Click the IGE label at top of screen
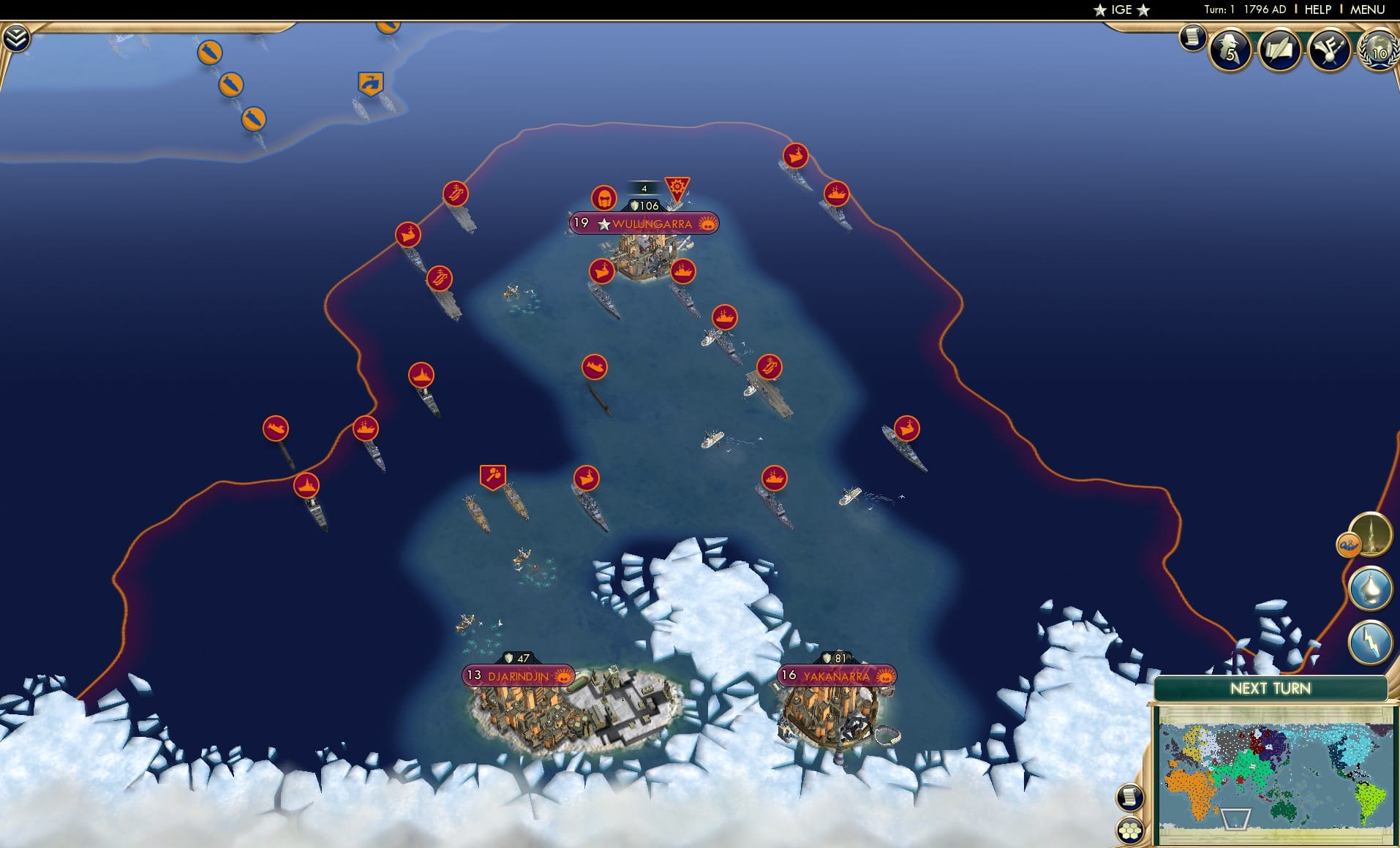1400x848 pixels. (x=1122, y=10)
